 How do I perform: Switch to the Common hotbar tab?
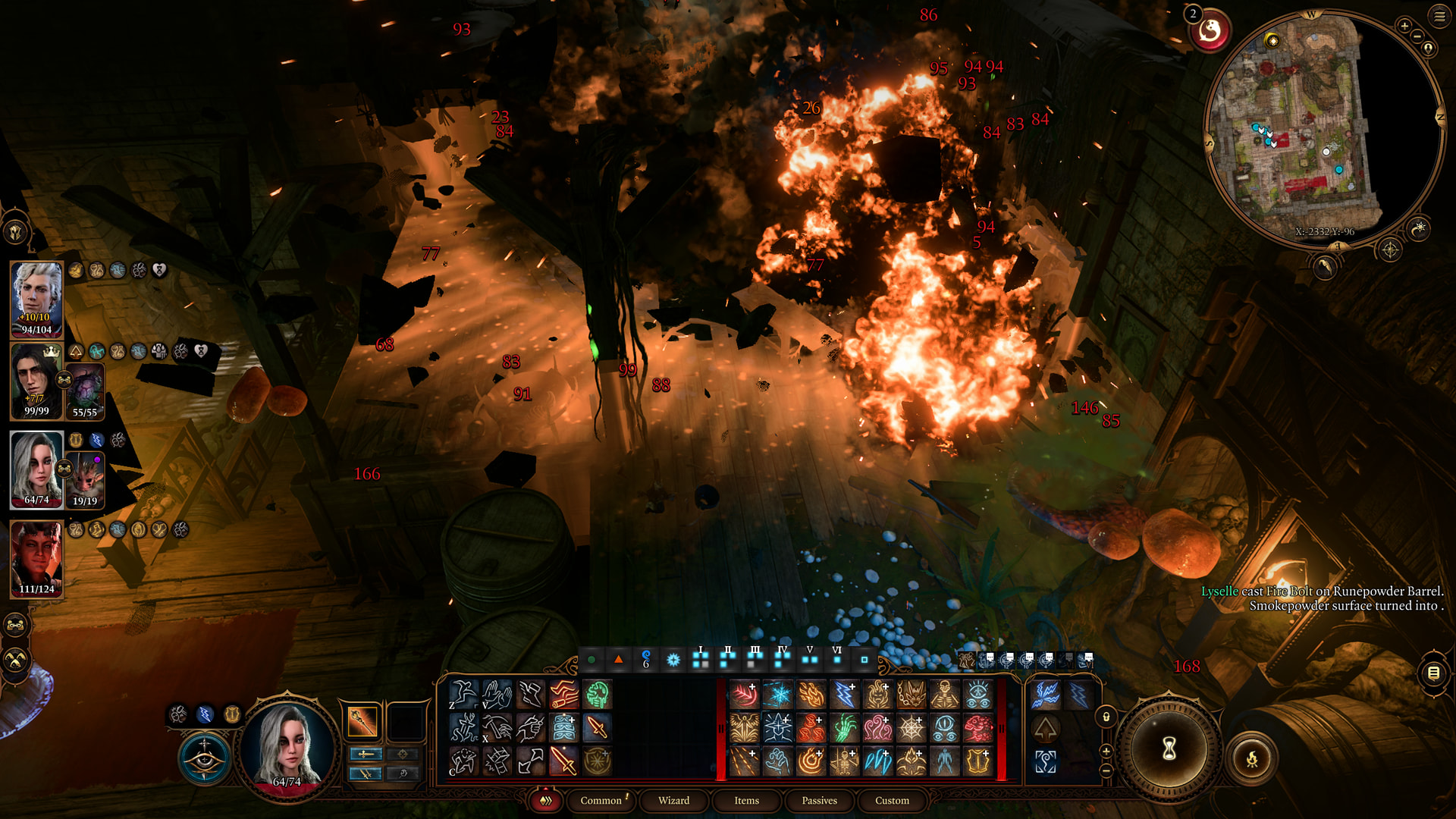click(601, 800)
